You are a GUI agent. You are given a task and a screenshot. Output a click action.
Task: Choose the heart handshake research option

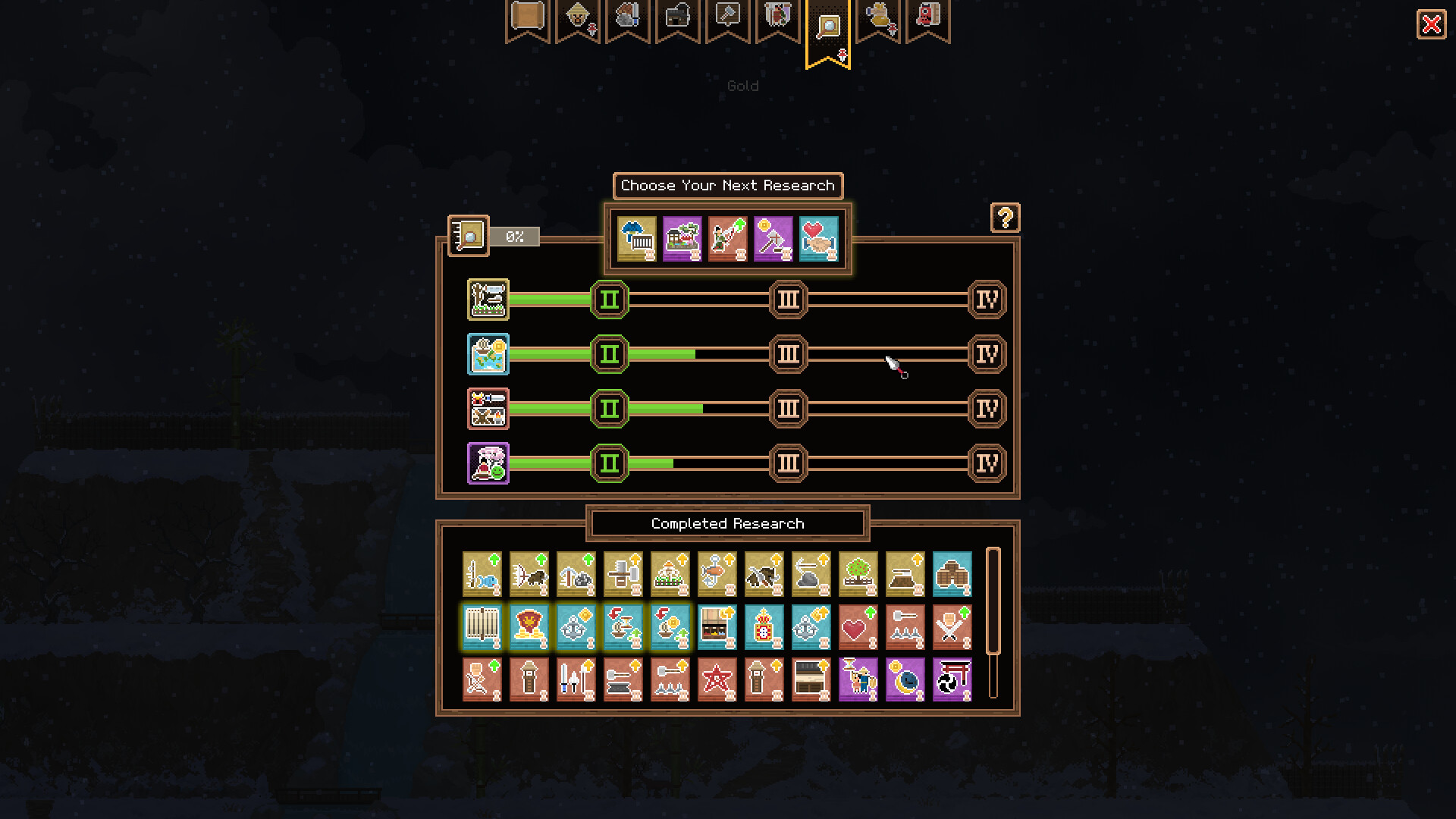click(x=819, y=239)
